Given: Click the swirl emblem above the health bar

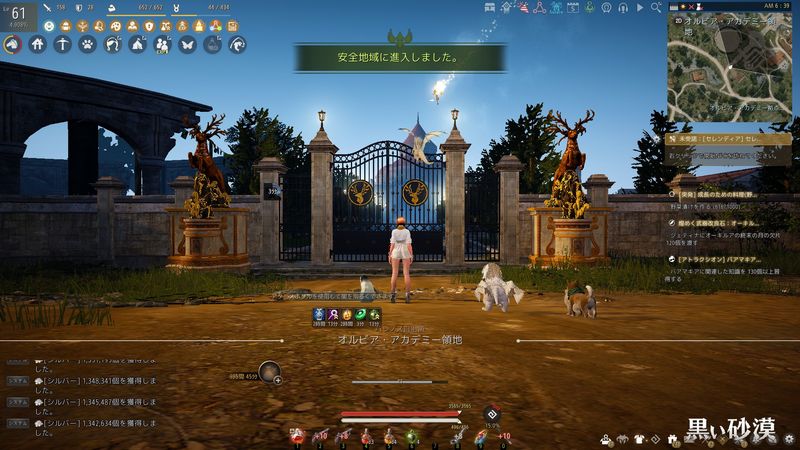Looking at the screenshot, I should point(491,413).
